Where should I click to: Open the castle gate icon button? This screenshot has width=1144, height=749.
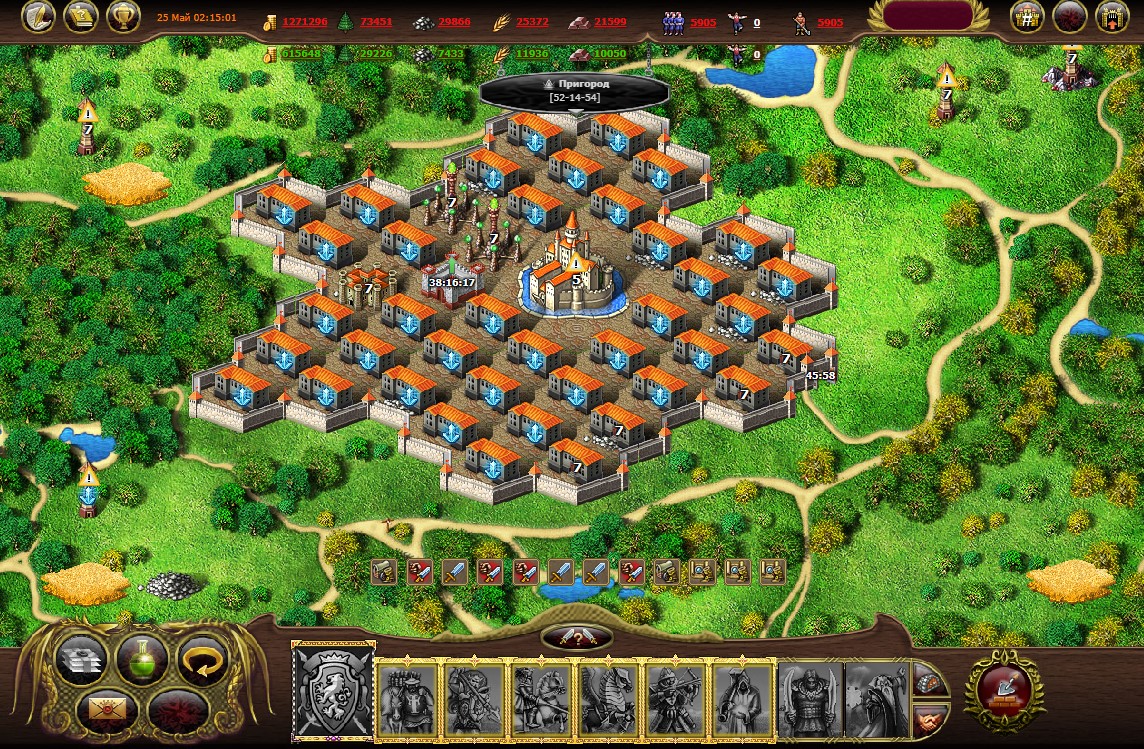tap(1111, 17)
